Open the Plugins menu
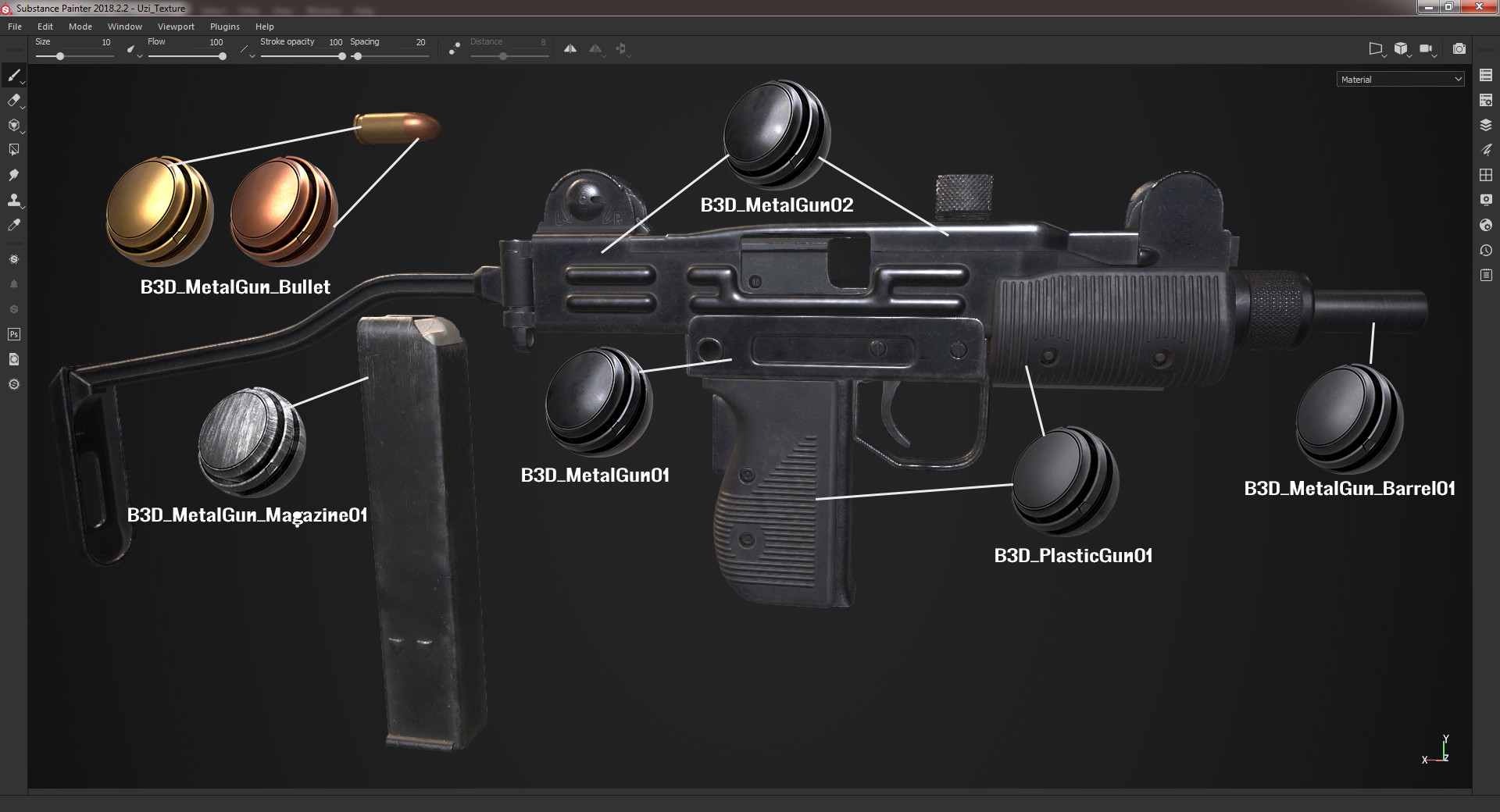Viewport: 1500px width, 812px height. (224, 26)
